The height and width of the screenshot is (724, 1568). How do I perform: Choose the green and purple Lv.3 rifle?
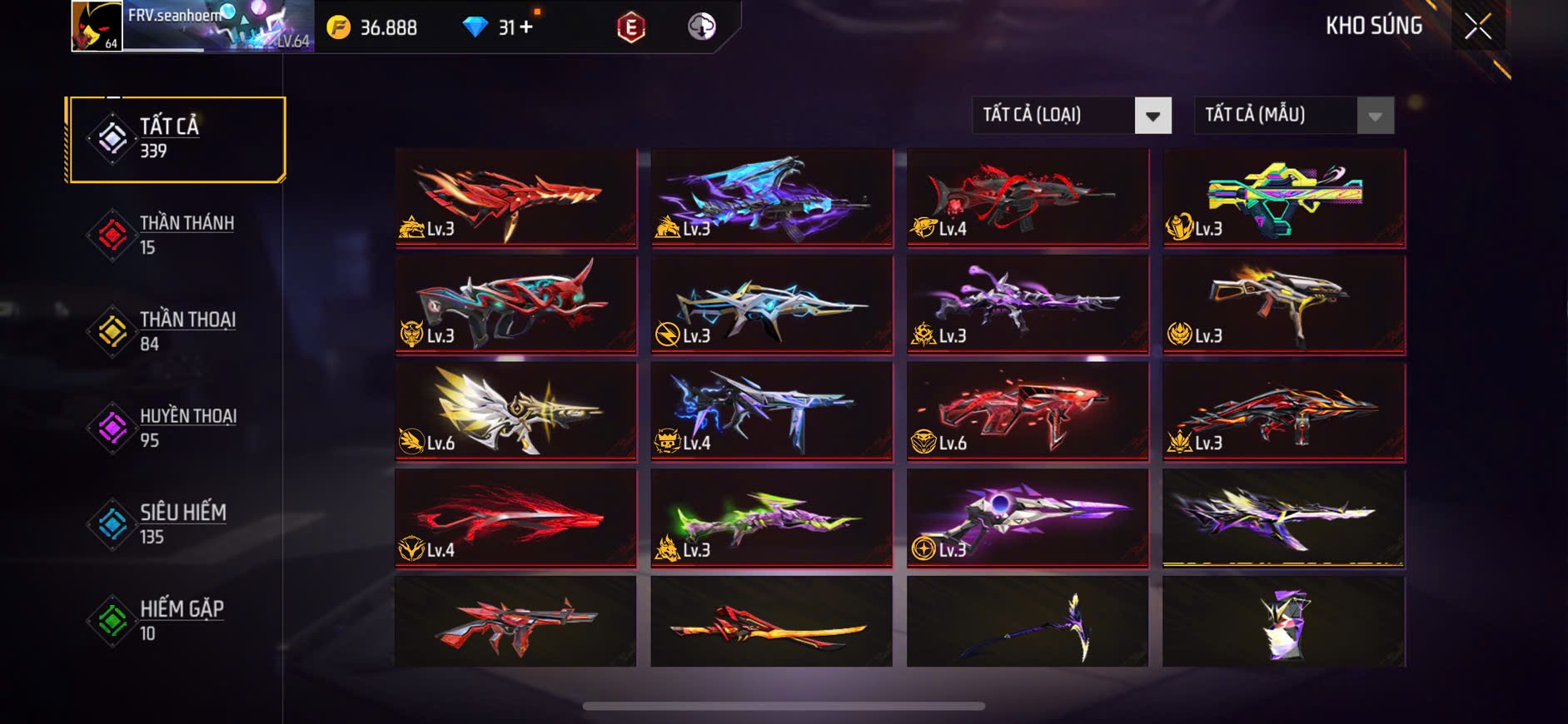pos(771,518)
